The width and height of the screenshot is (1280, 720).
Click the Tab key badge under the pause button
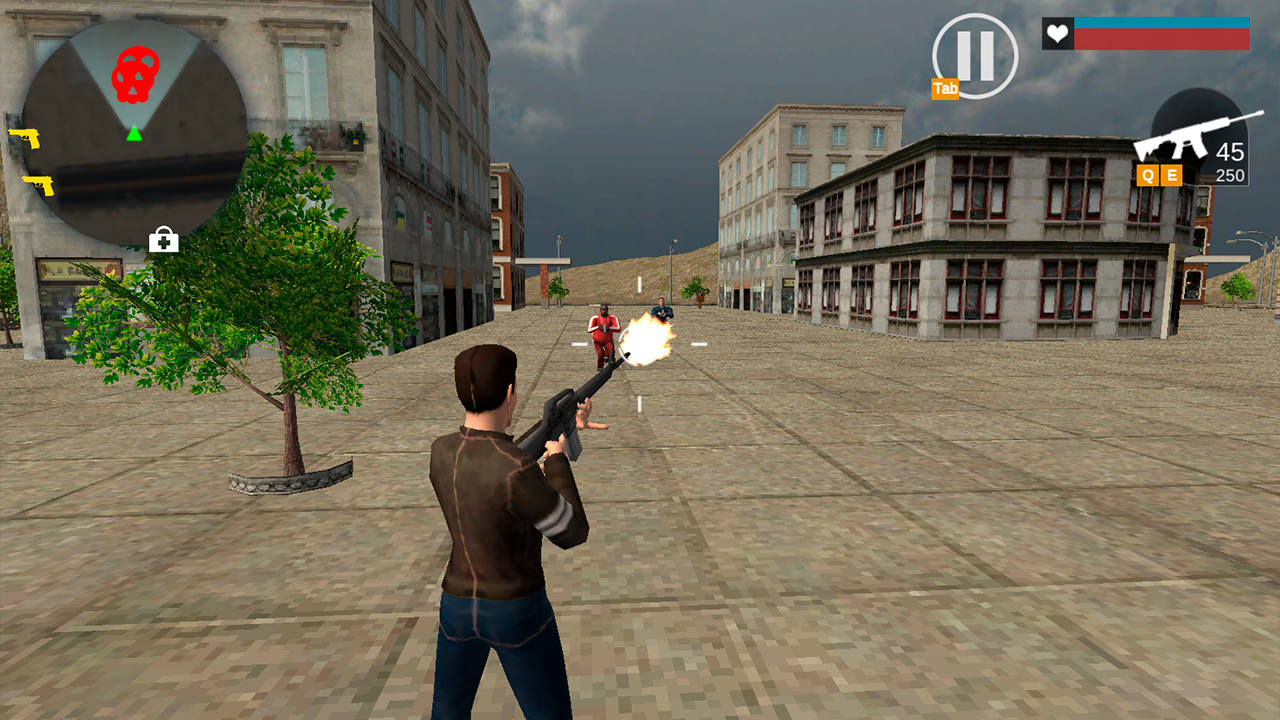pos(945,89)
